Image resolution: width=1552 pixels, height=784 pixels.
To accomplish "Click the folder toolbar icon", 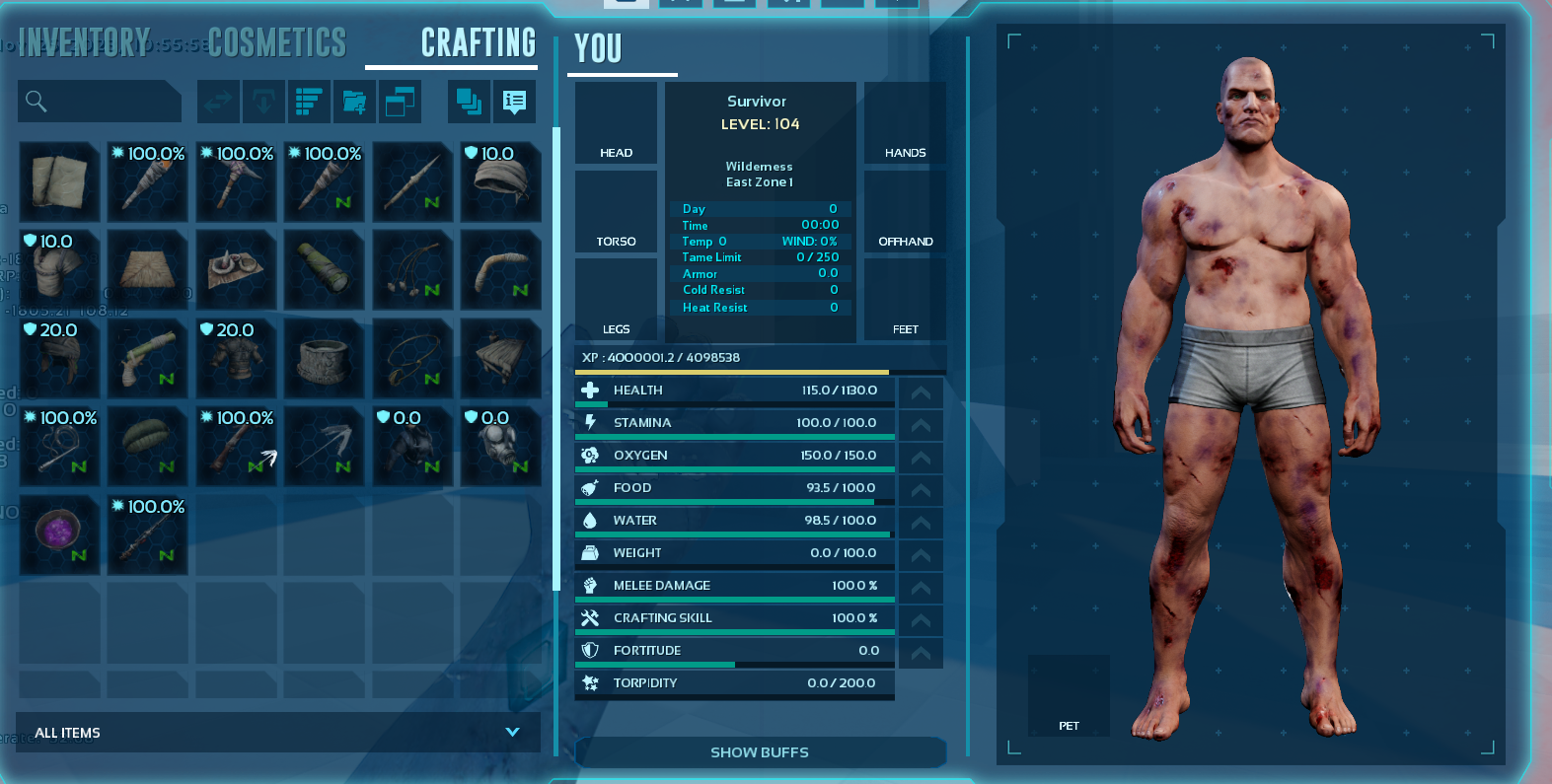I will (x=354, y=102).
